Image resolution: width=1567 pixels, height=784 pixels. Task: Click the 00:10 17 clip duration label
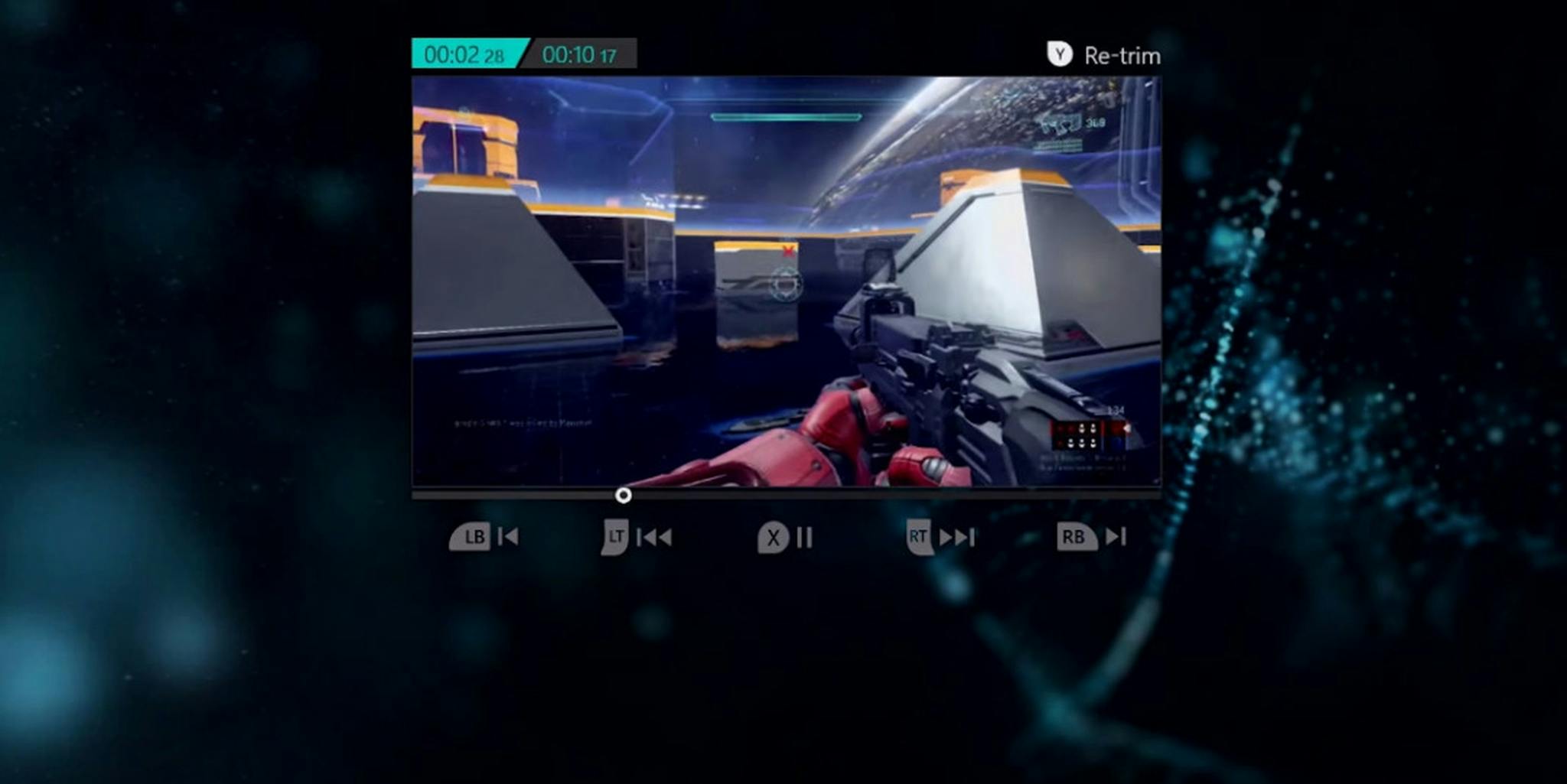coord(580,54)
